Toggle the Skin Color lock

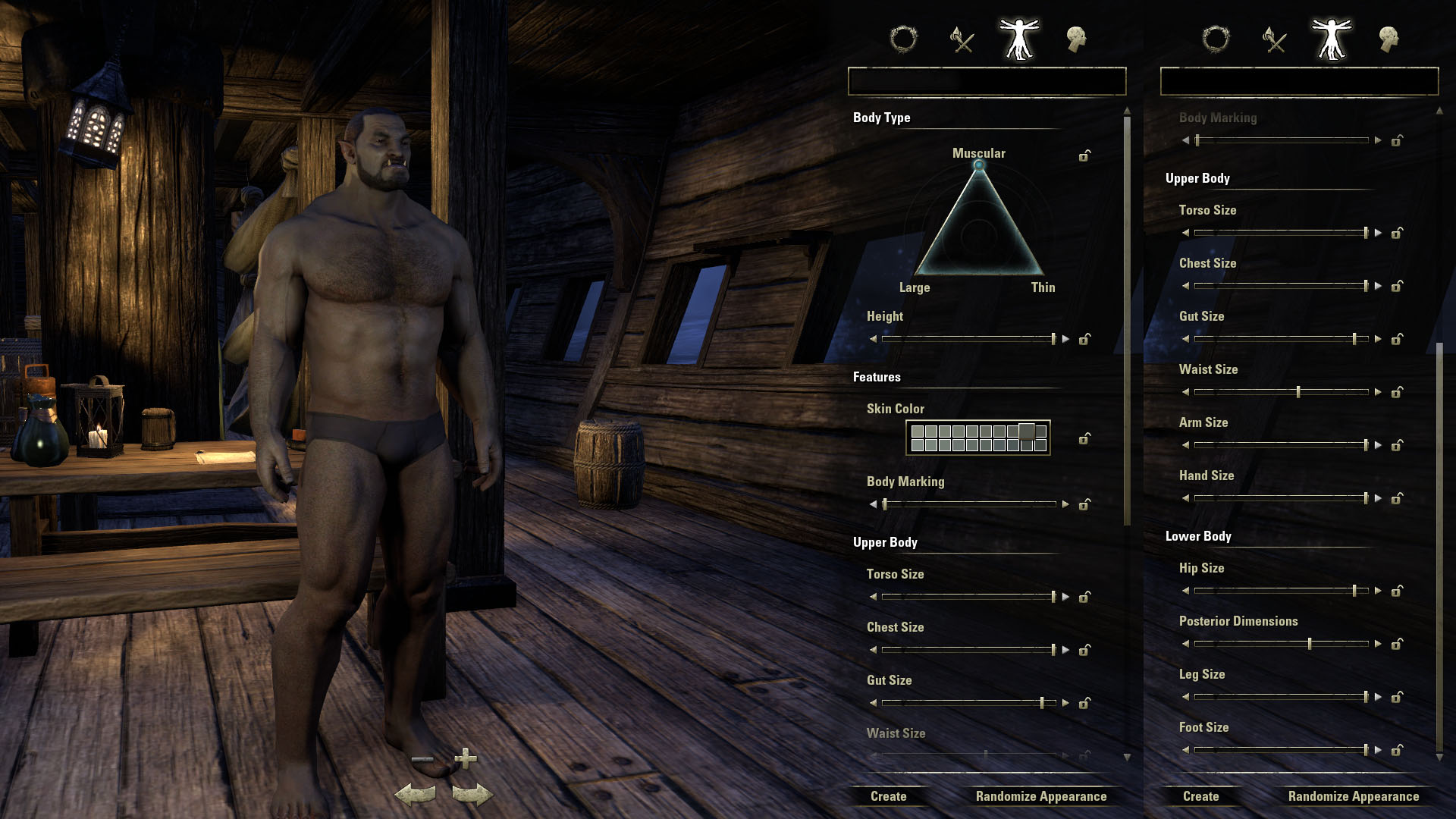pyautogui.click(x=1083, y=438)
